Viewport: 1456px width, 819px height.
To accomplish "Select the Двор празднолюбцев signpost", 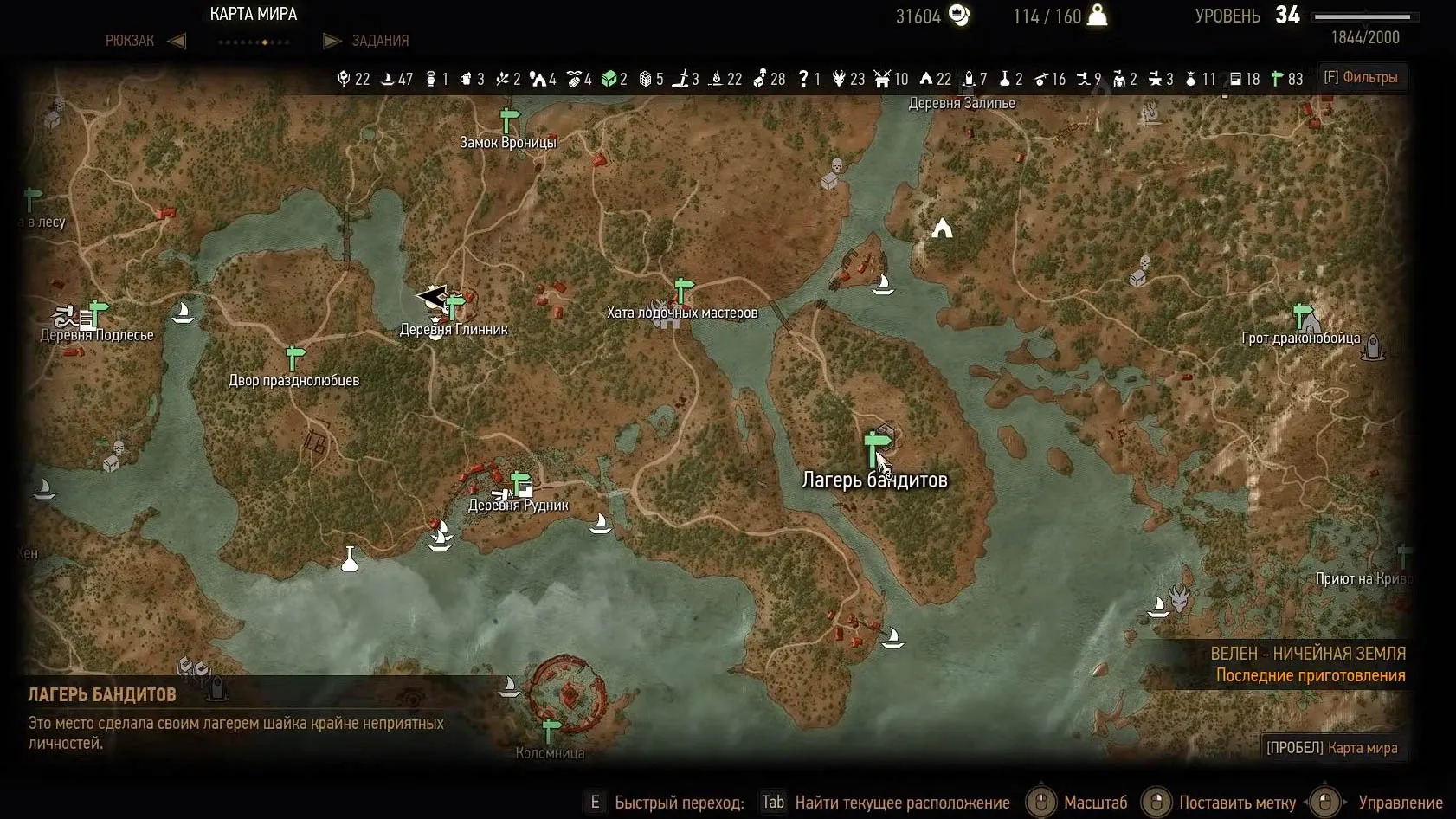I will pos(295,357).
